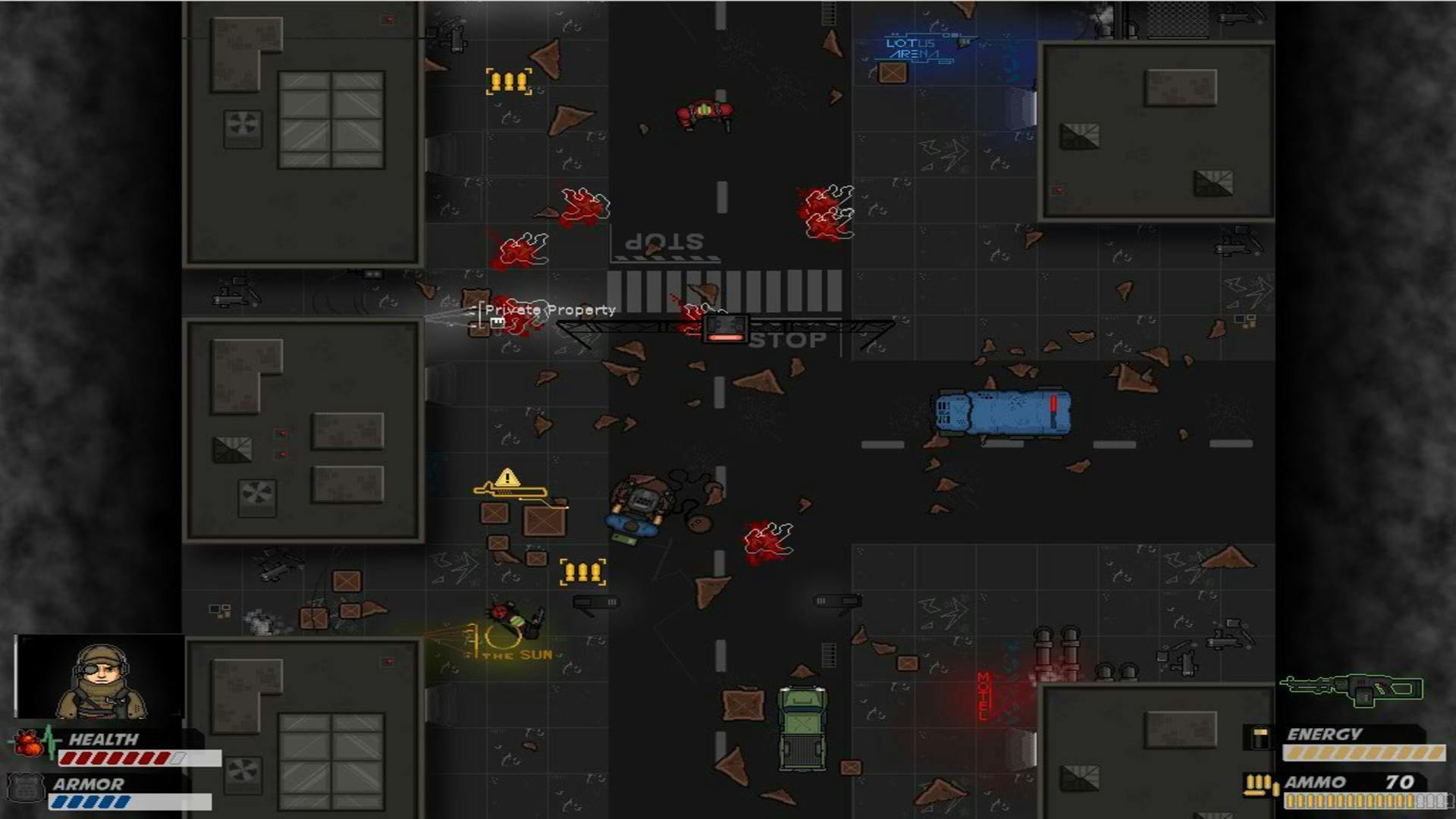1456x819 pixels.
Task: Click the Private Property sign label
Action: pyautogui.click(x=550, y=309)
